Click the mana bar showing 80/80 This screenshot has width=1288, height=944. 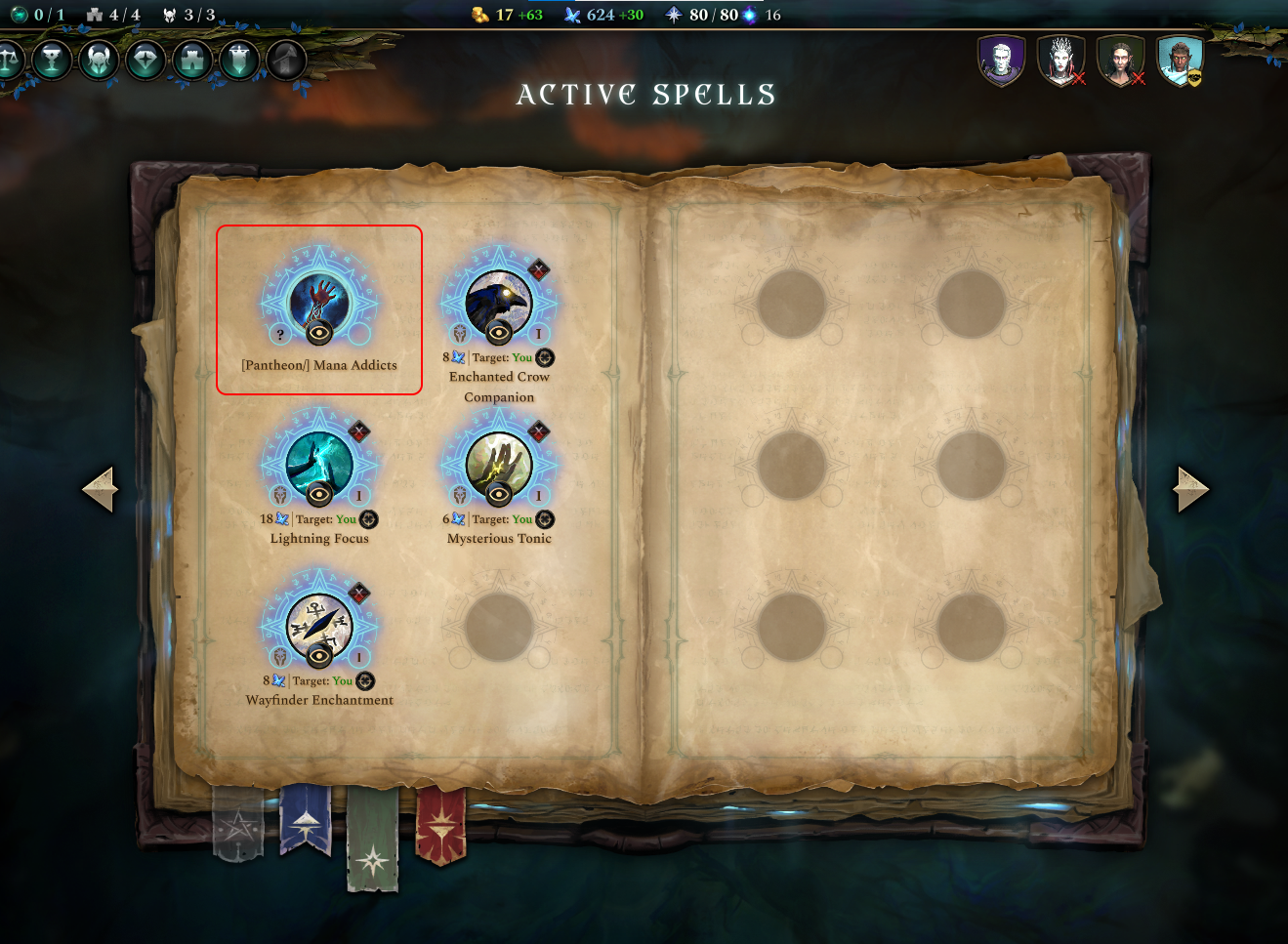[703, 15]
